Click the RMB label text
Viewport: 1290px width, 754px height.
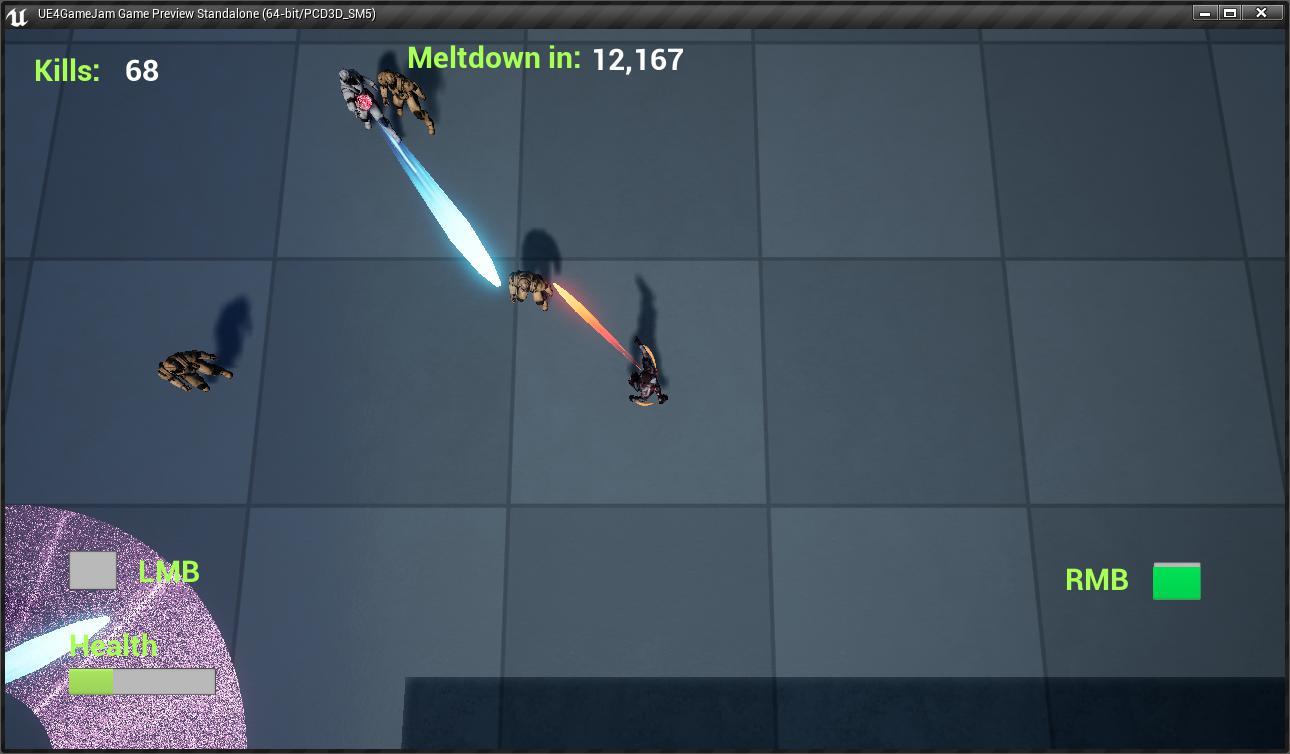point(1097,579)
